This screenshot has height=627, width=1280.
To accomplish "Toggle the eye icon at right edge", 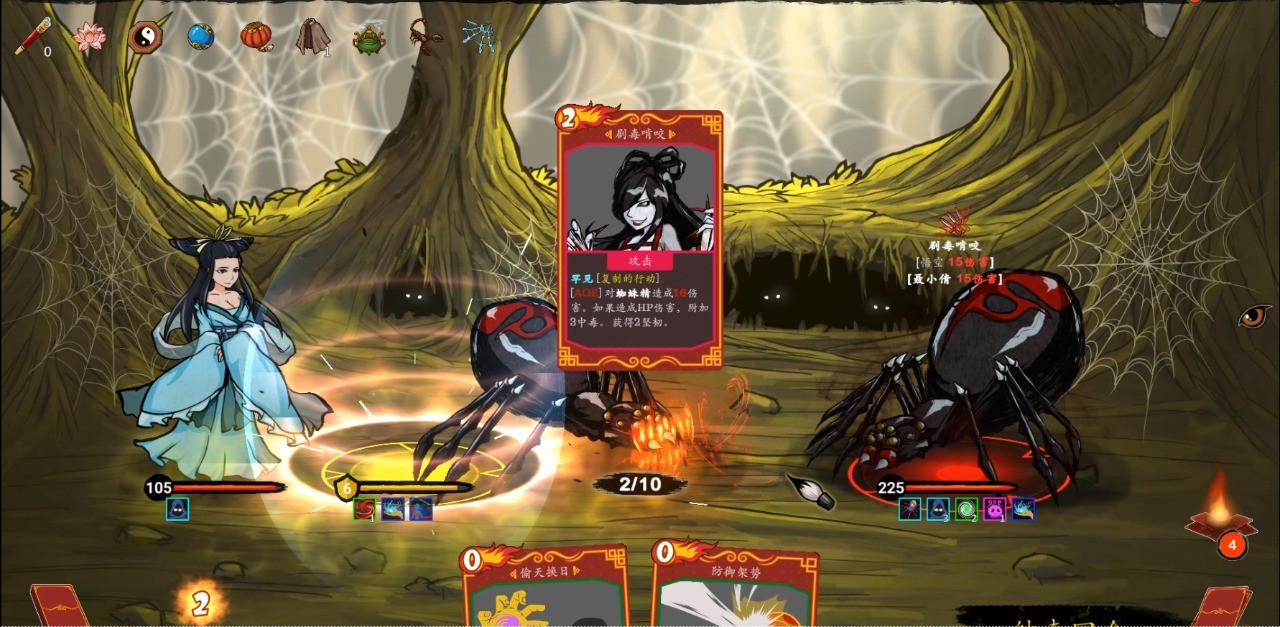I will (1254, 317).
